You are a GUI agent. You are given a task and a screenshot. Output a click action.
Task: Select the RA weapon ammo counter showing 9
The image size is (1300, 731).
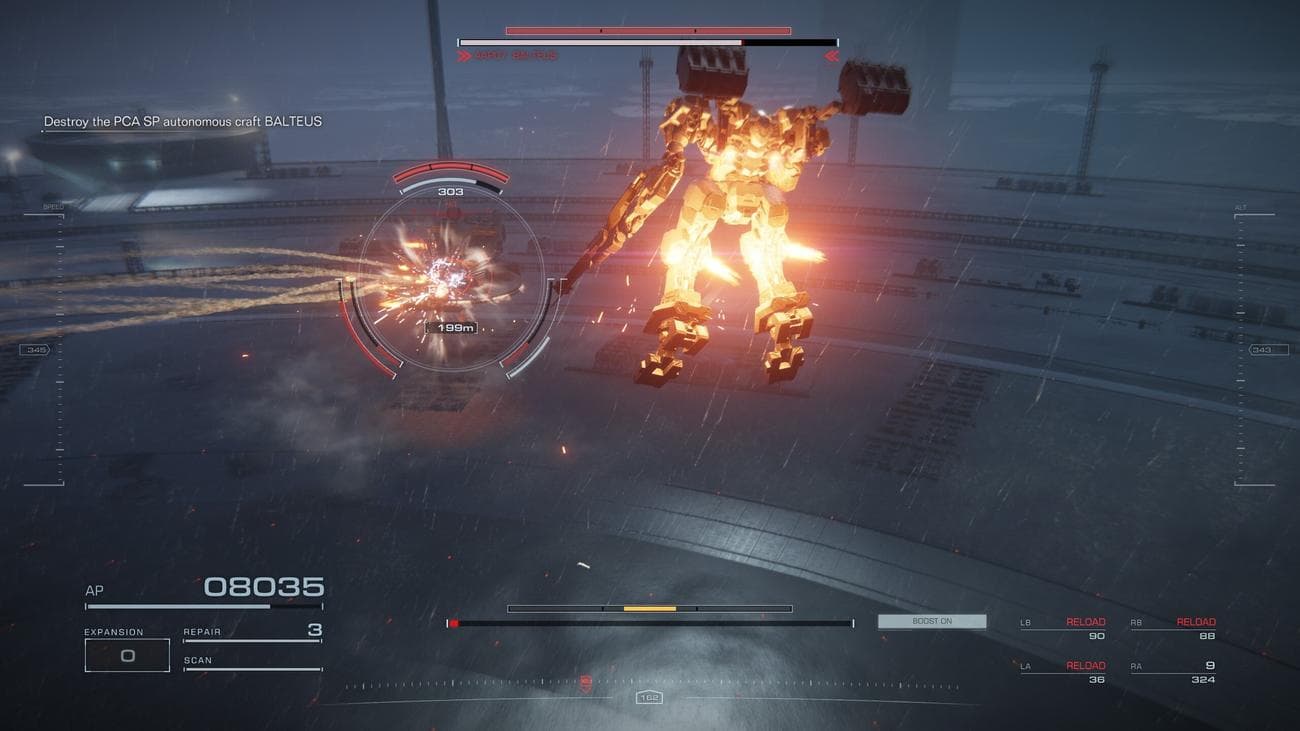pyautogui.click(x=1209, y=664)
